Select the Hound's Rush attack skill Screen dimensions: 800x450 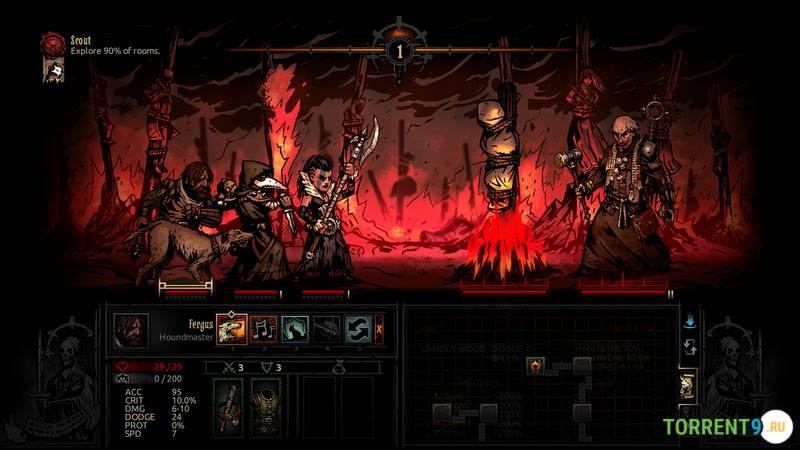pos(231,329)
